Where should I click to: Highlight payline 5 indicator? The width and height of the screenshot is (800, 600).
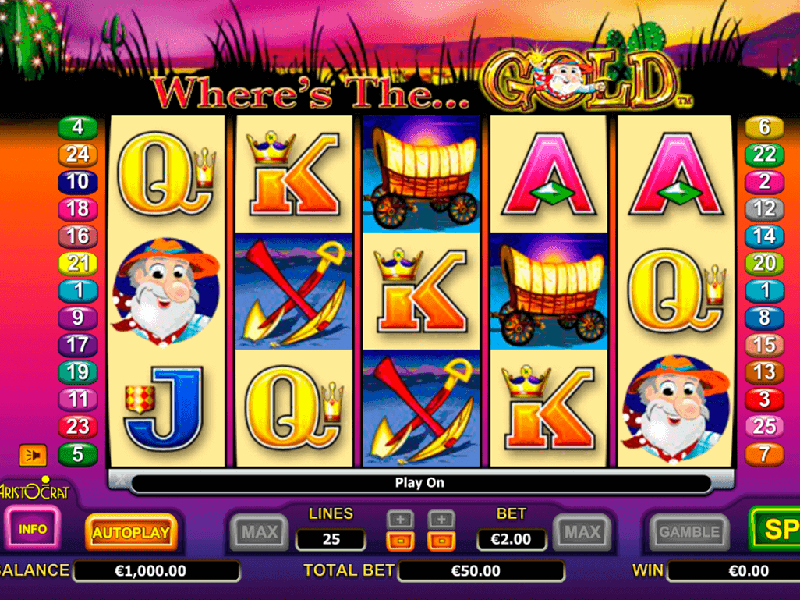point(77,453)
